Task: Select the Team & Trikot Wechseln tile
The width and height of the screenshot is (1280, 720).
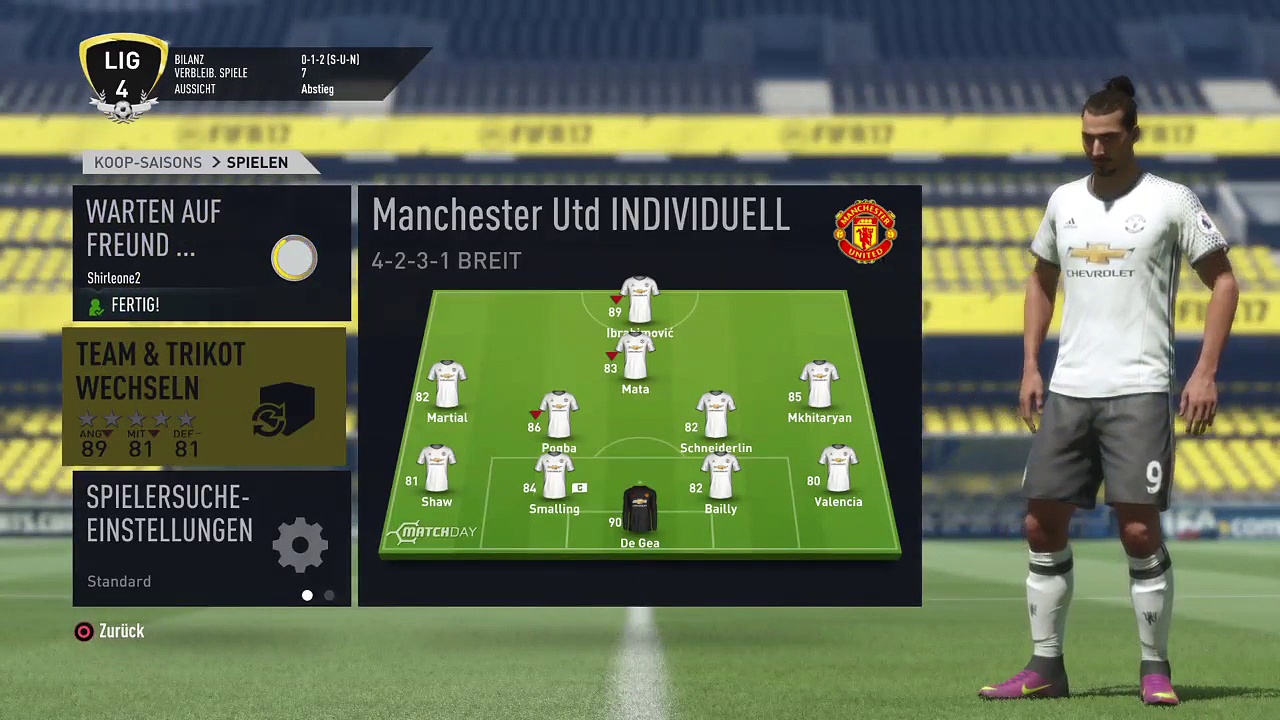Action: (205, 397)
